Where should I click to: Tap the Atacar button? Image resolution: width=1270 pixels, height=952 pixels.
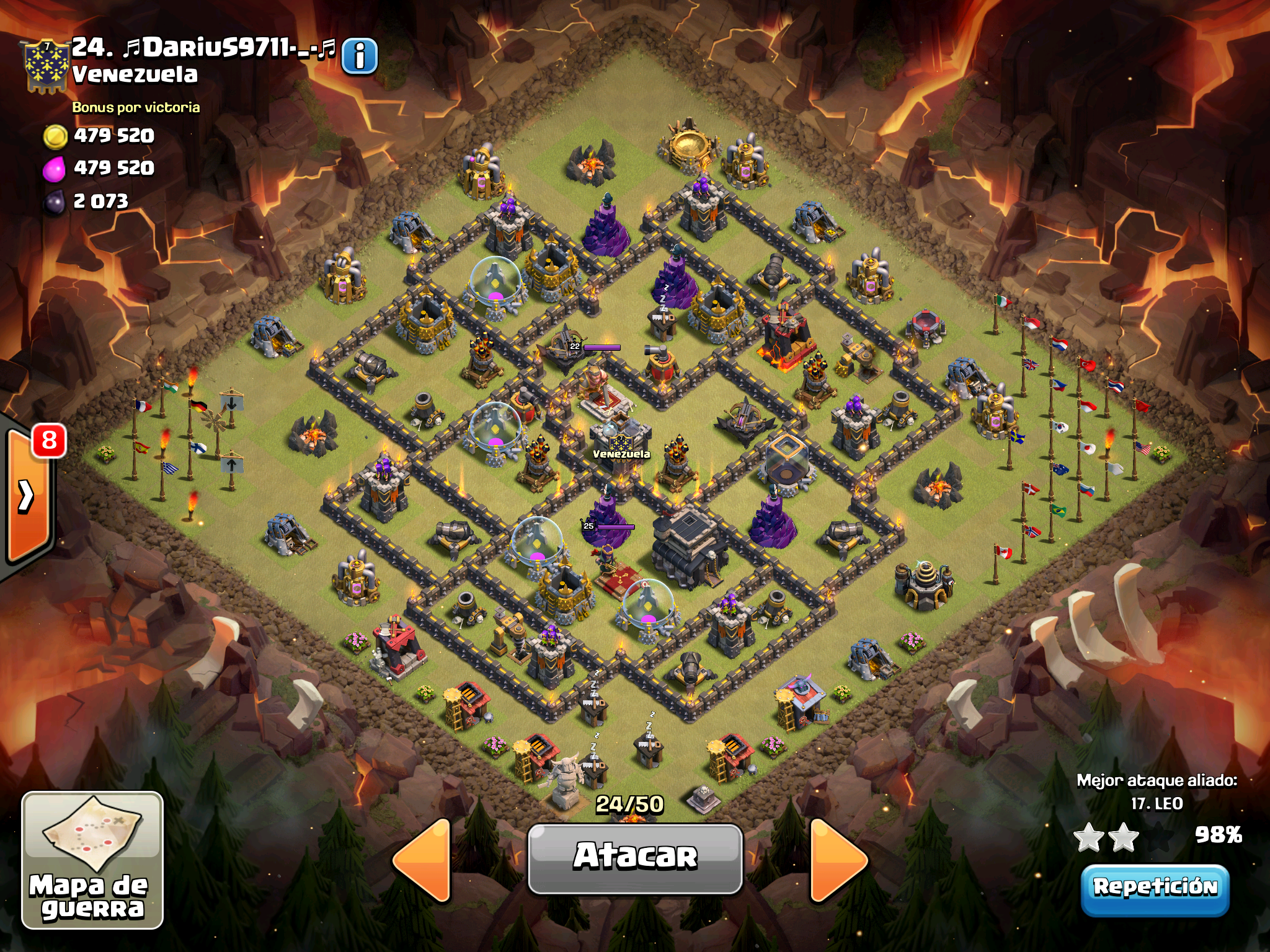click(x=635, y=858)
